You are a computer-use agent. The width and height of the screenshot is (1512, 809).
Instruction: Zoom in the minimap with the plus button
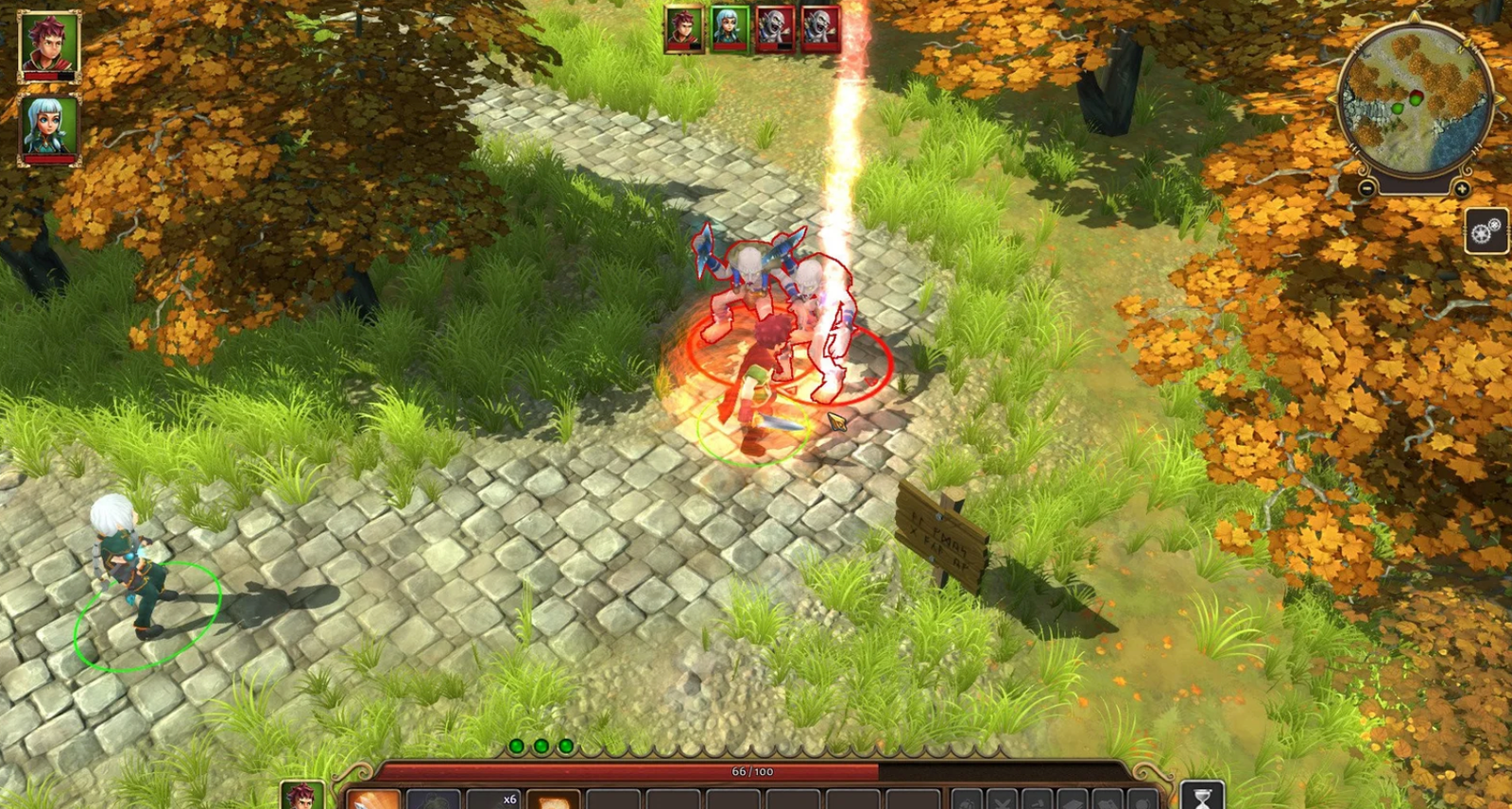pos(1462,187)
